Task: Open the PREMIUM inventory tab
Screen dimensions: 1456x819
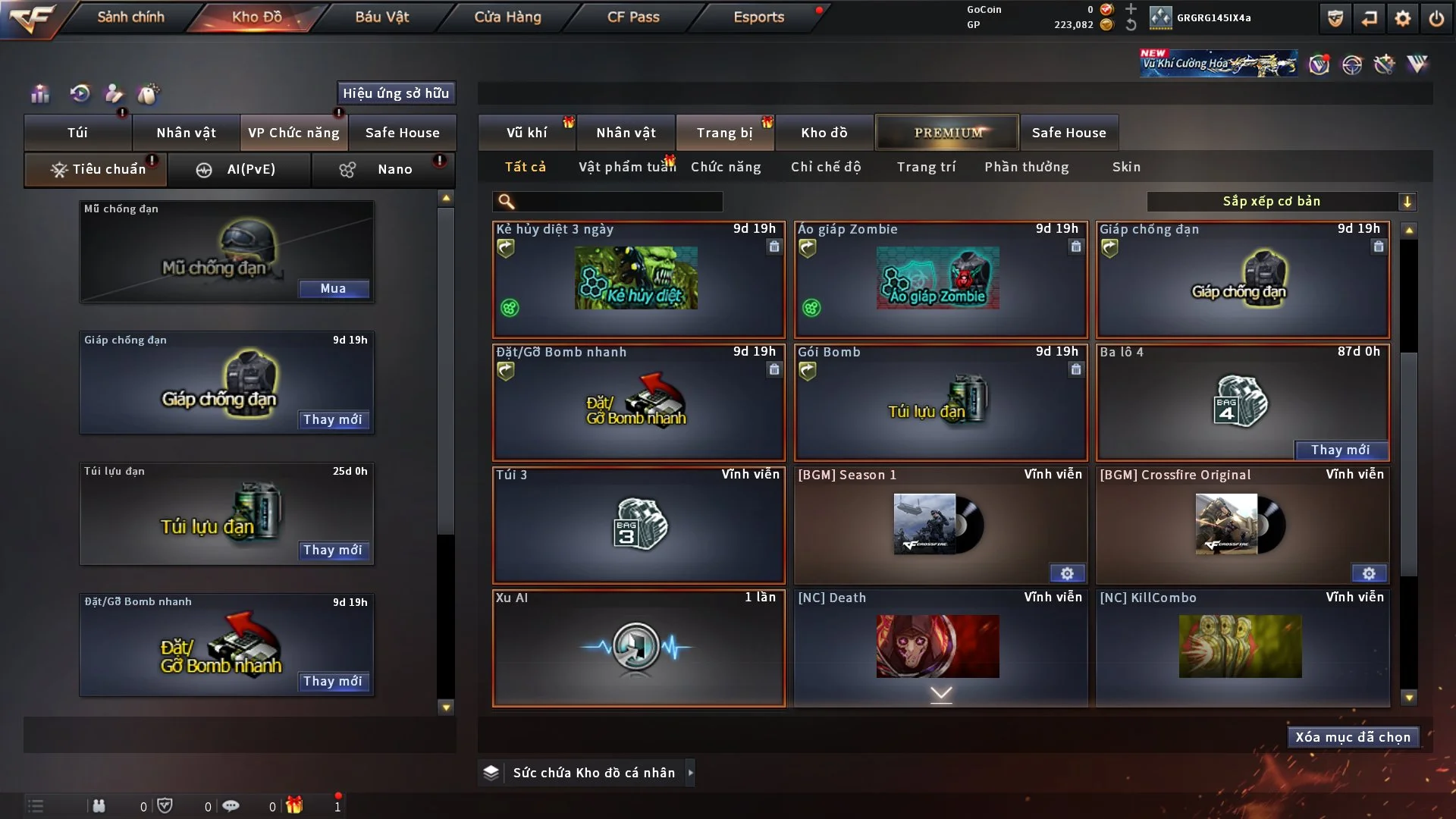Action: [948, 133]
